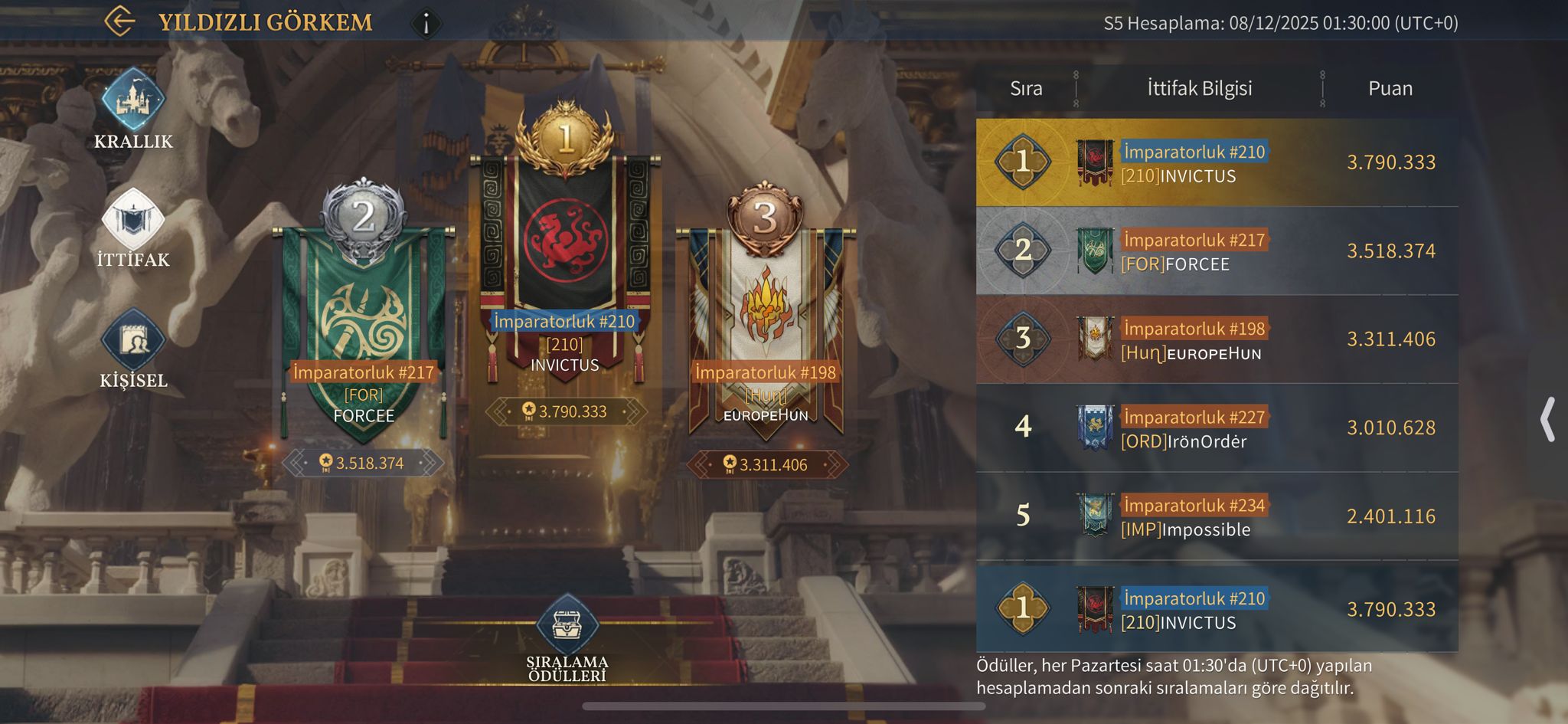The width and height of the screenshot is (1568, 724).
Task: Select the FORCEE row in ranking list
Action: pyautogui.click(x=1217, y=251)
